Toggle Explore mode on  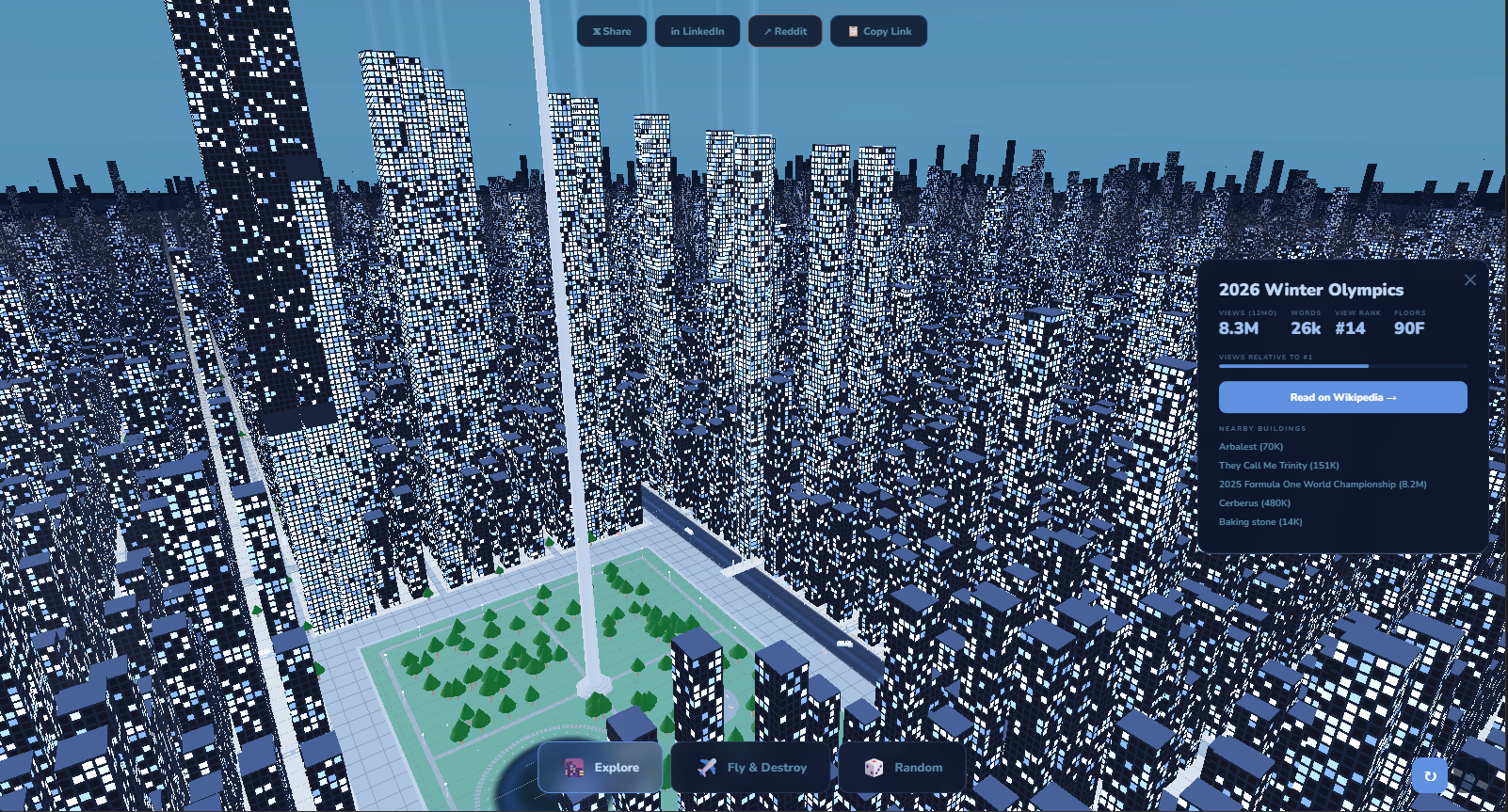pos(600,767)
